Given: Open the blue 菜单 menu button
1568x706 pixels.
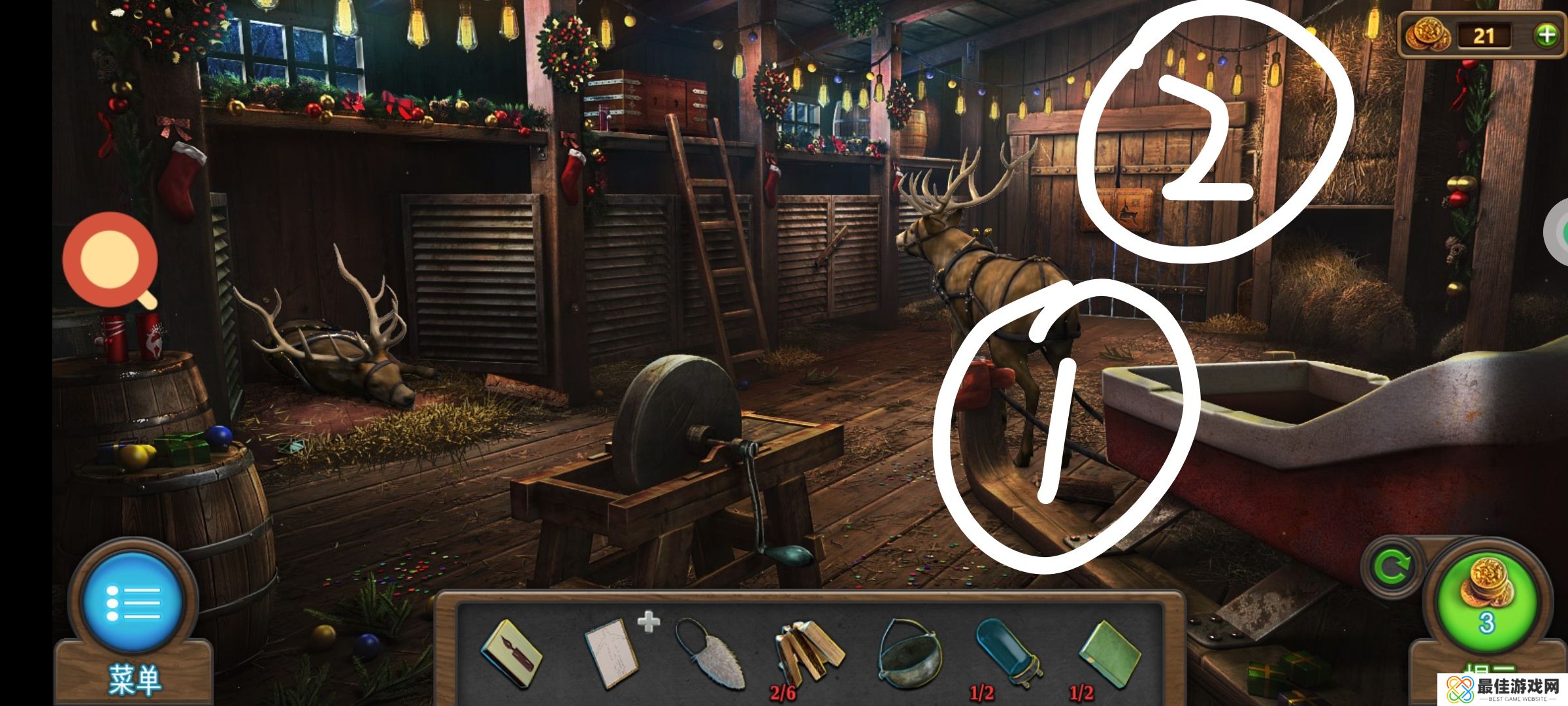Looking at the screenshot, I should click(133, 602).
